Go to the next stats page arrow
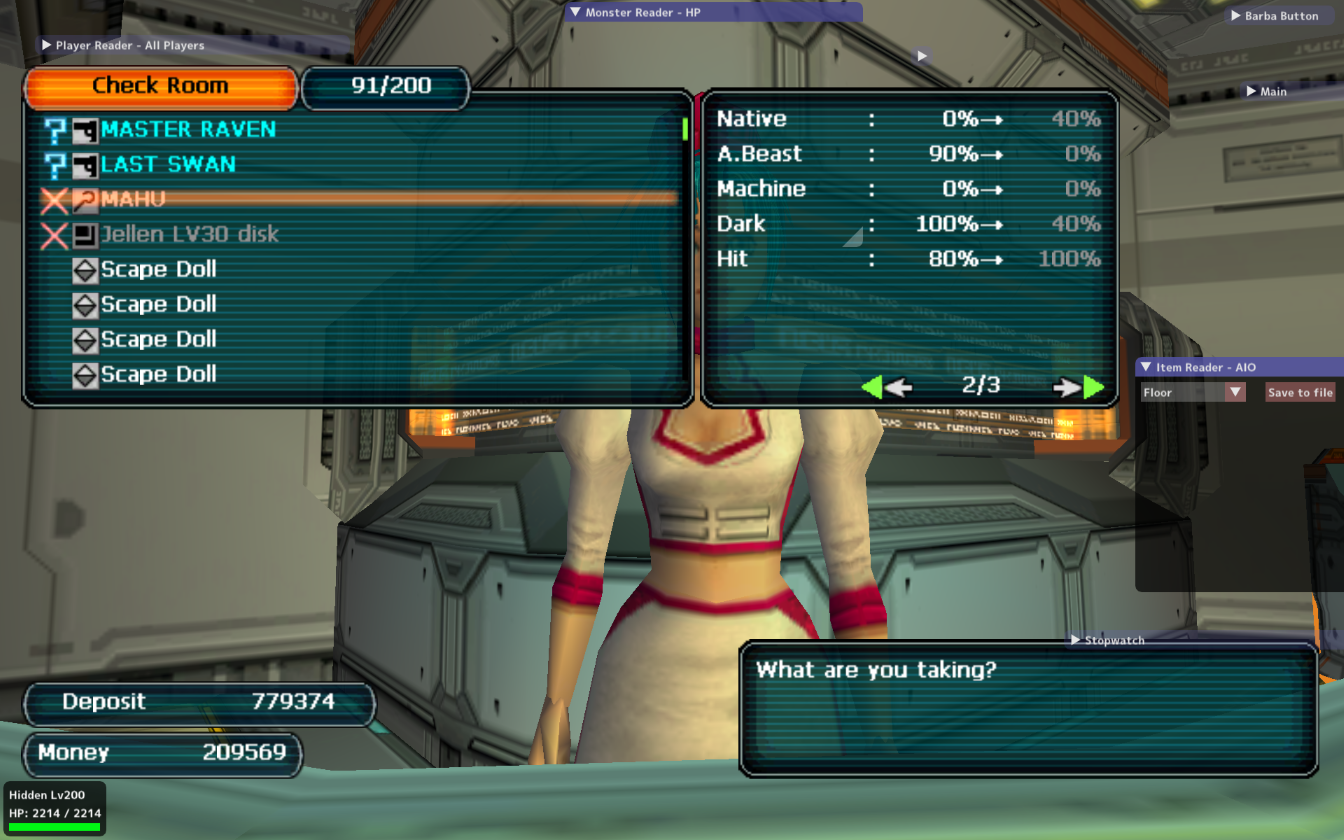Viewport: 1344px width, 840px height. click(1080, 387)
